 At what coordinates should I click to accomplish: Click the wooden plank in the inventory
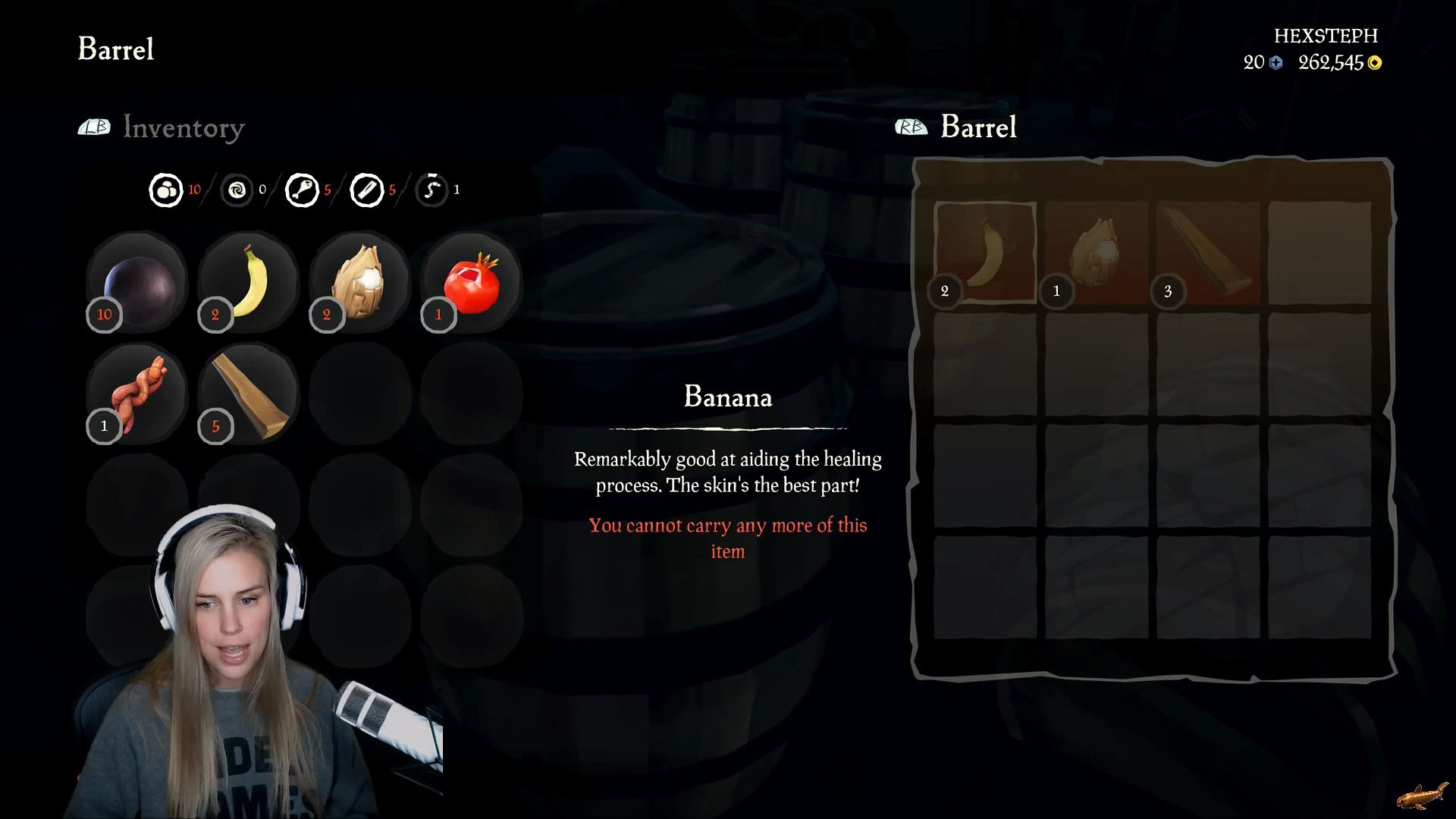click(x=249, y=394)
